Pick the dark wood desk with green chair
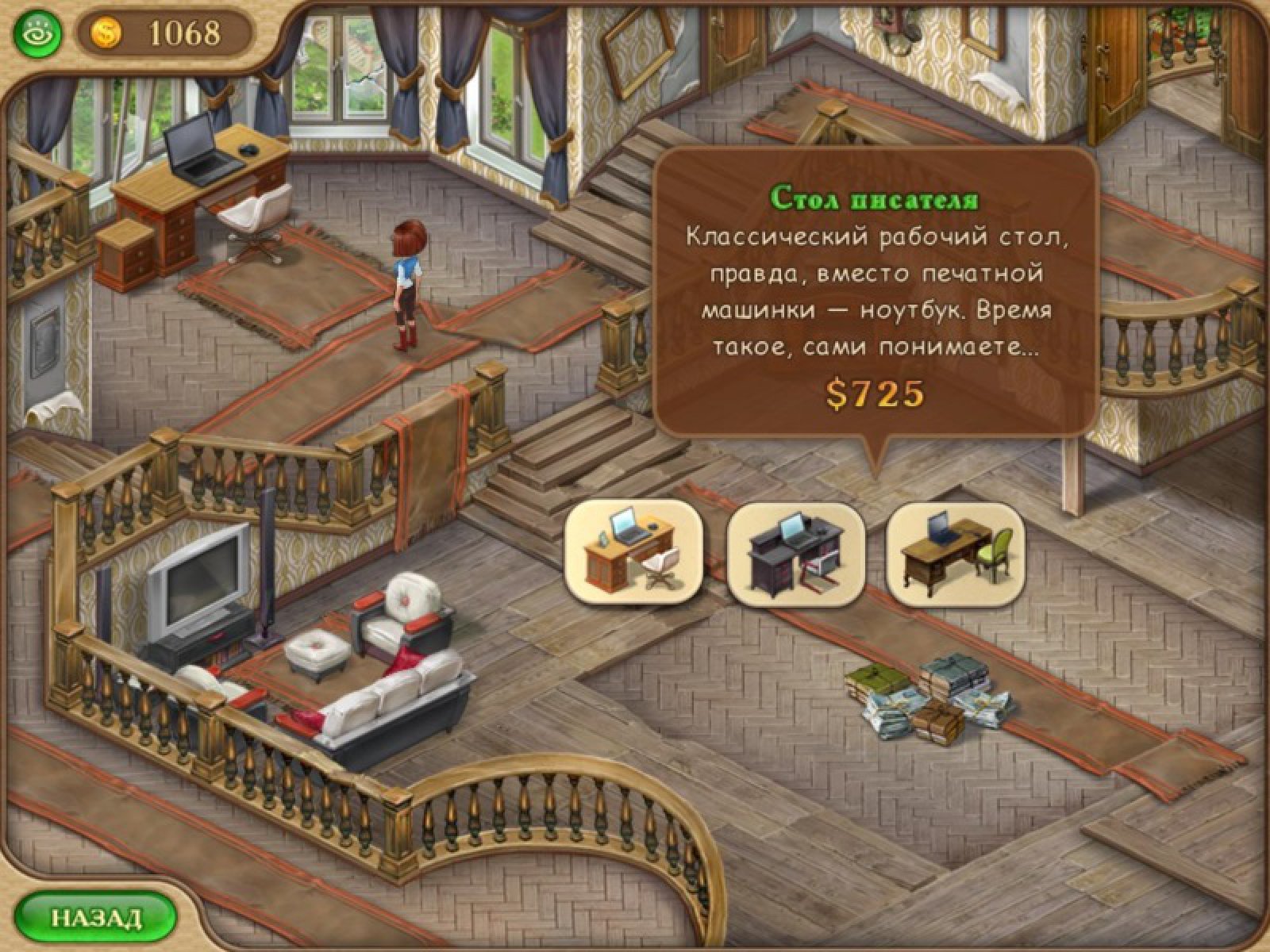The height and width of the screenshot is (952, 1270). click(x=954, y=552)
